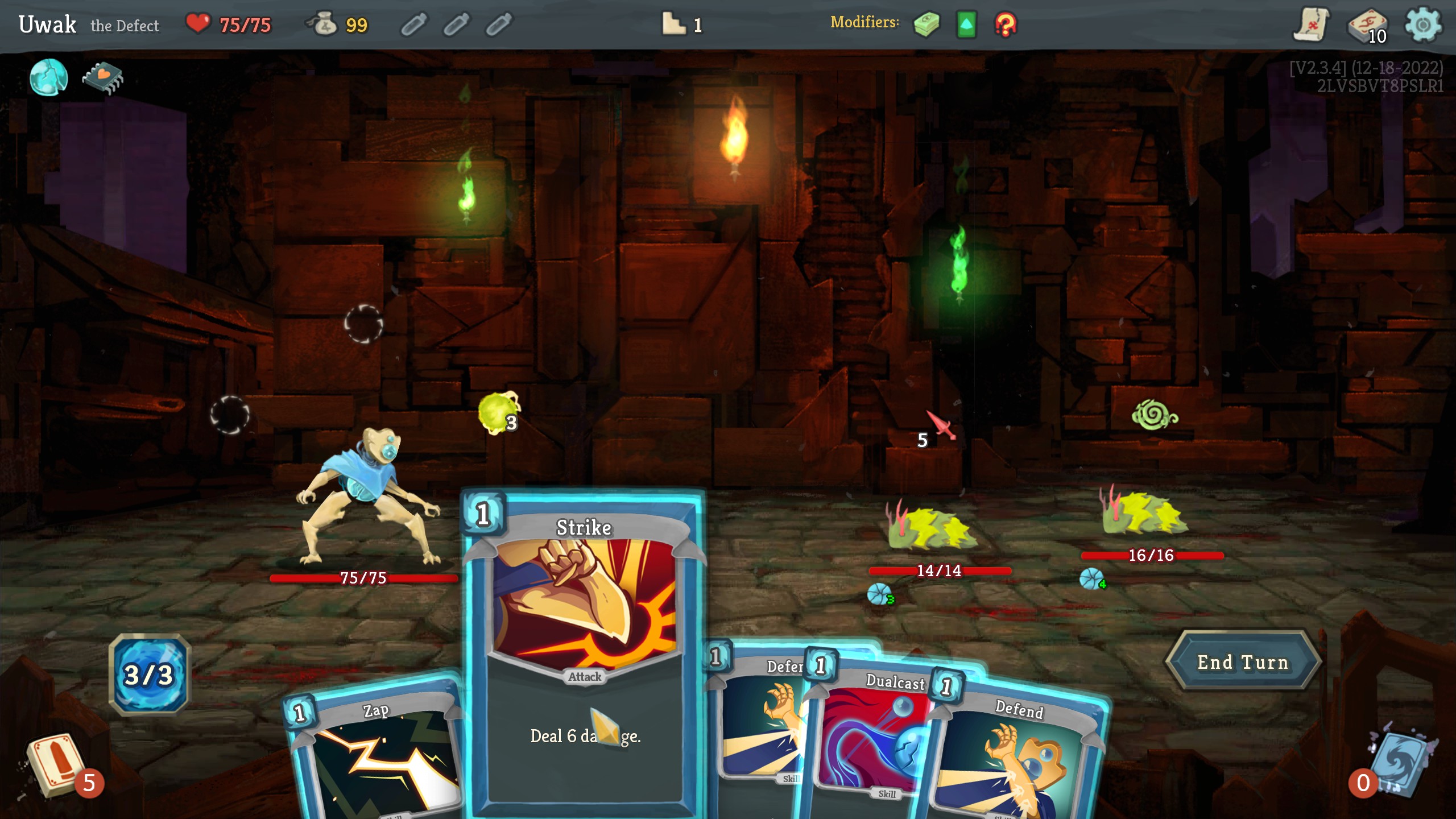
Task: Open the map scroll icon
Action: (x=1312, y=25)
